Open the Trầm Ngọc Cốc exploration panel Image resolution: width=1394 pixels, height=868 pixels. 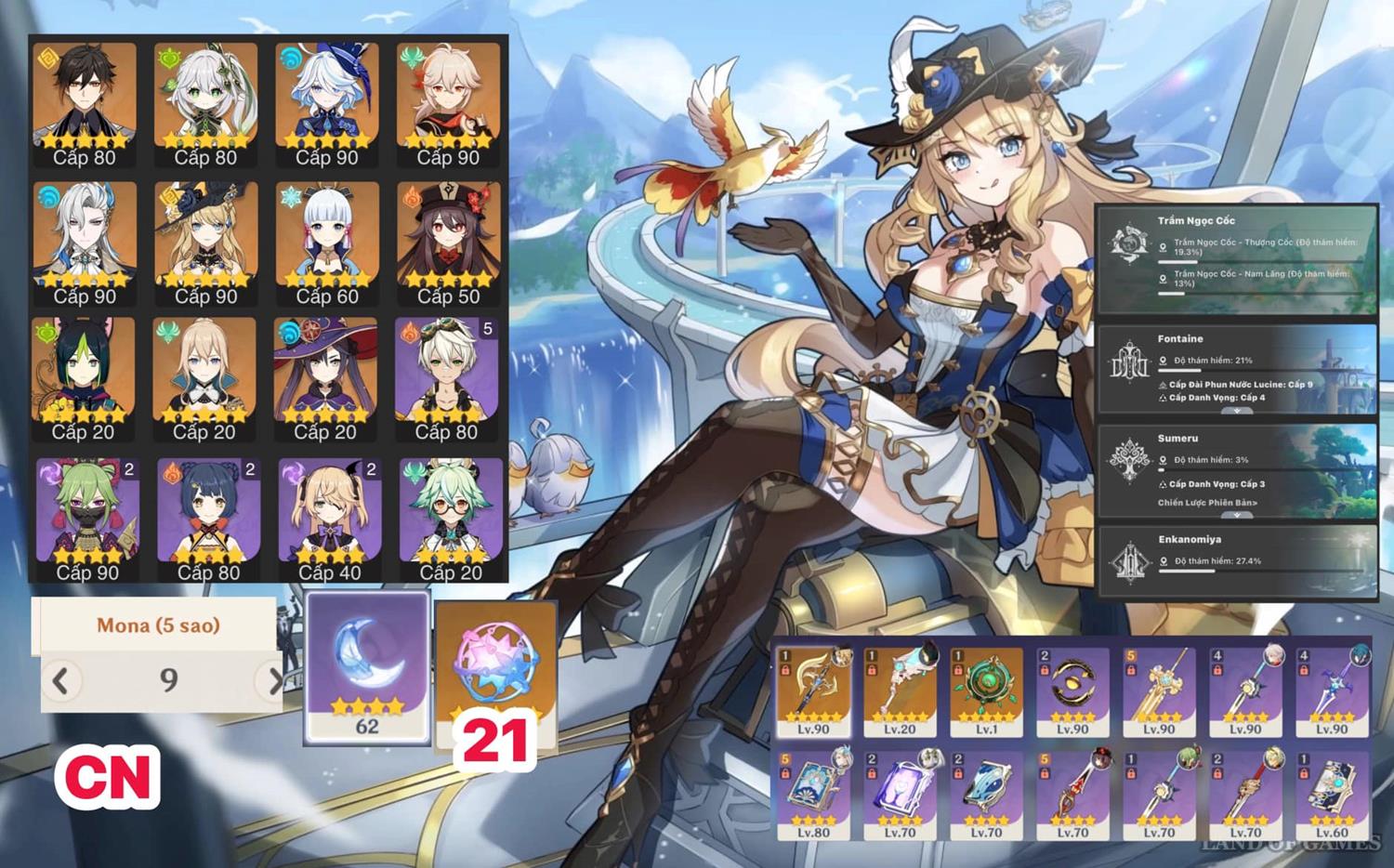1236,258
